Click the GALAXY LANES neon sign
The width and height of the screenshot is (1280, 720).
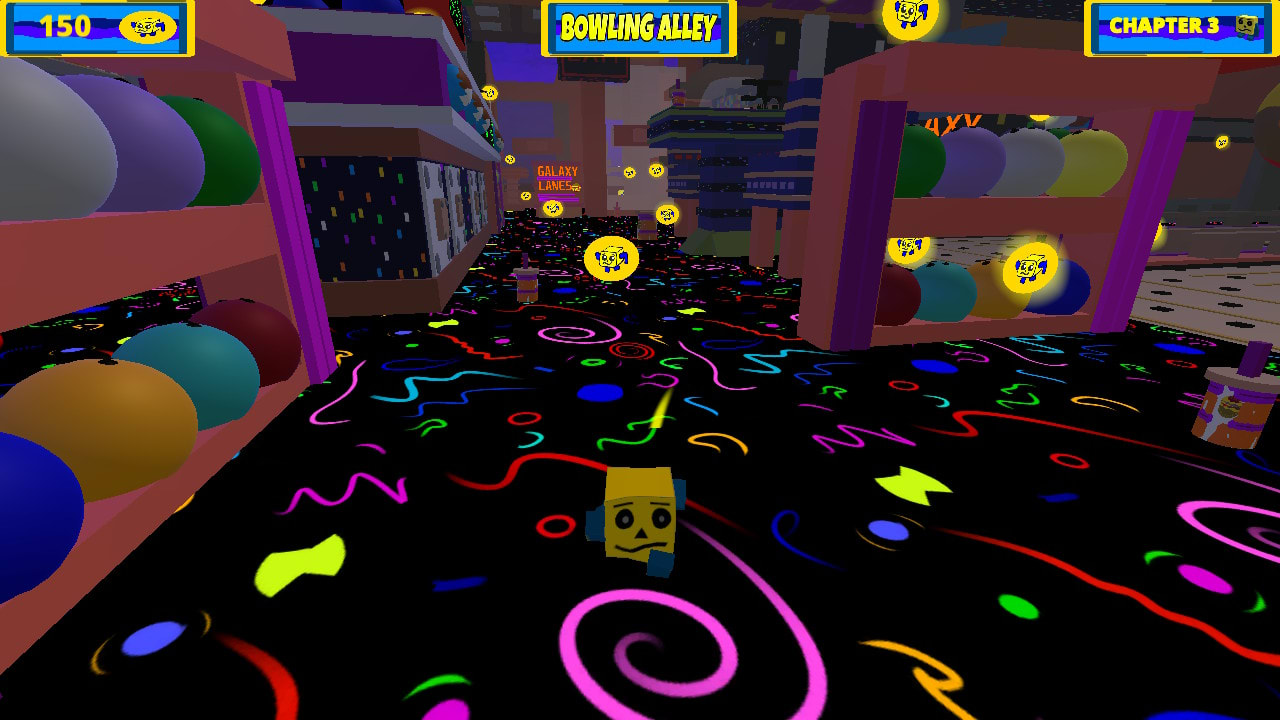557,177
